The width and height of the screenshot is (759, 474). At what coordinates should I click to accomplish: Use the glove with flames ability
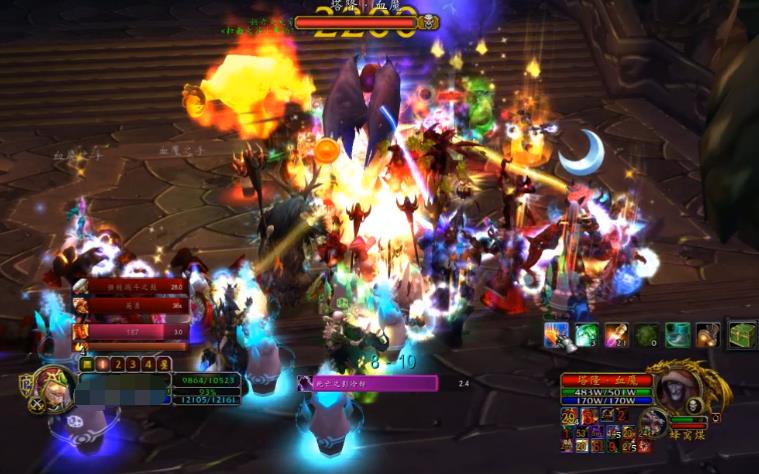(557, 335)
